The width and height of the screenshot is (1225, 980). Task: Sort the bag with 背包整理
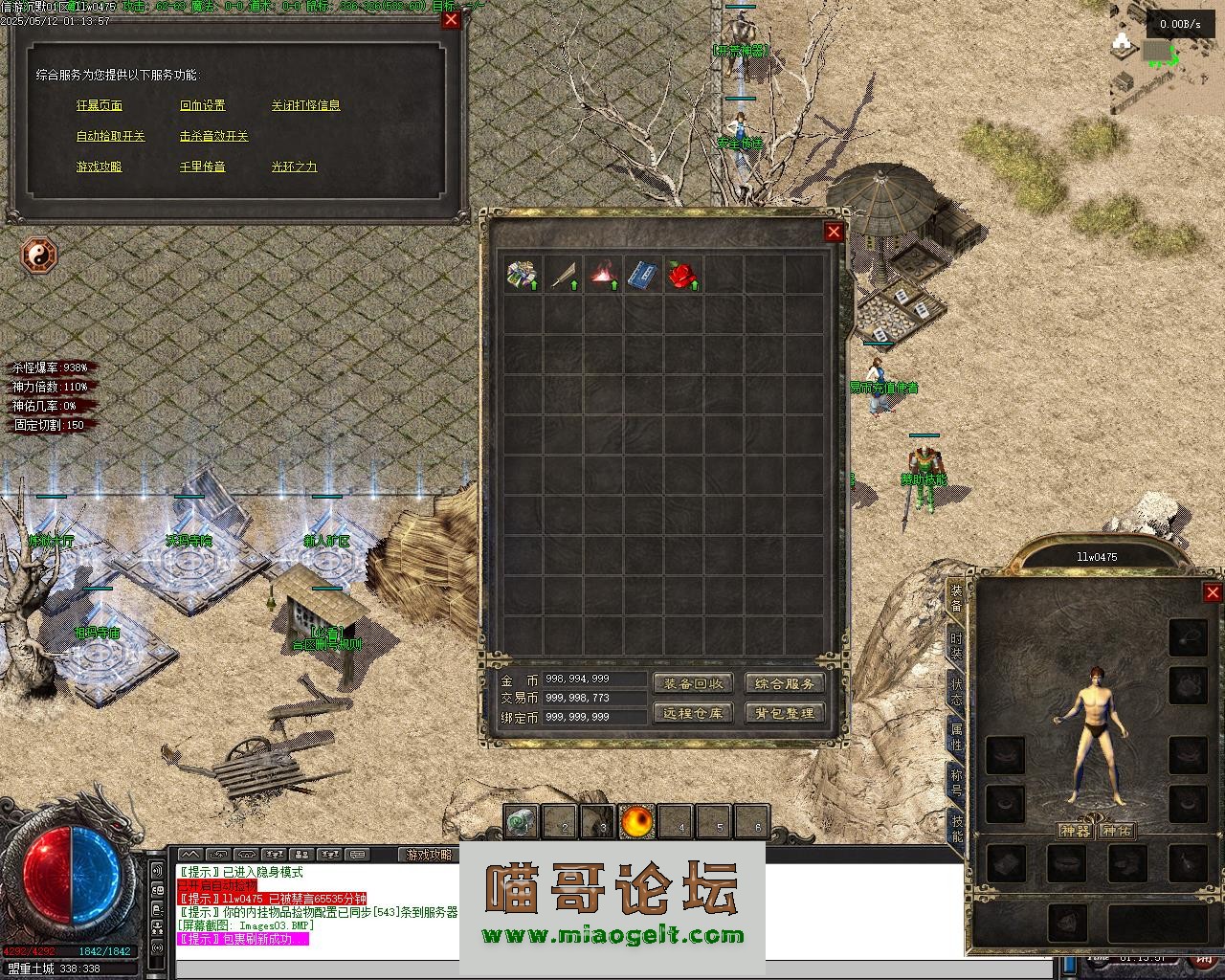(785, 713)
